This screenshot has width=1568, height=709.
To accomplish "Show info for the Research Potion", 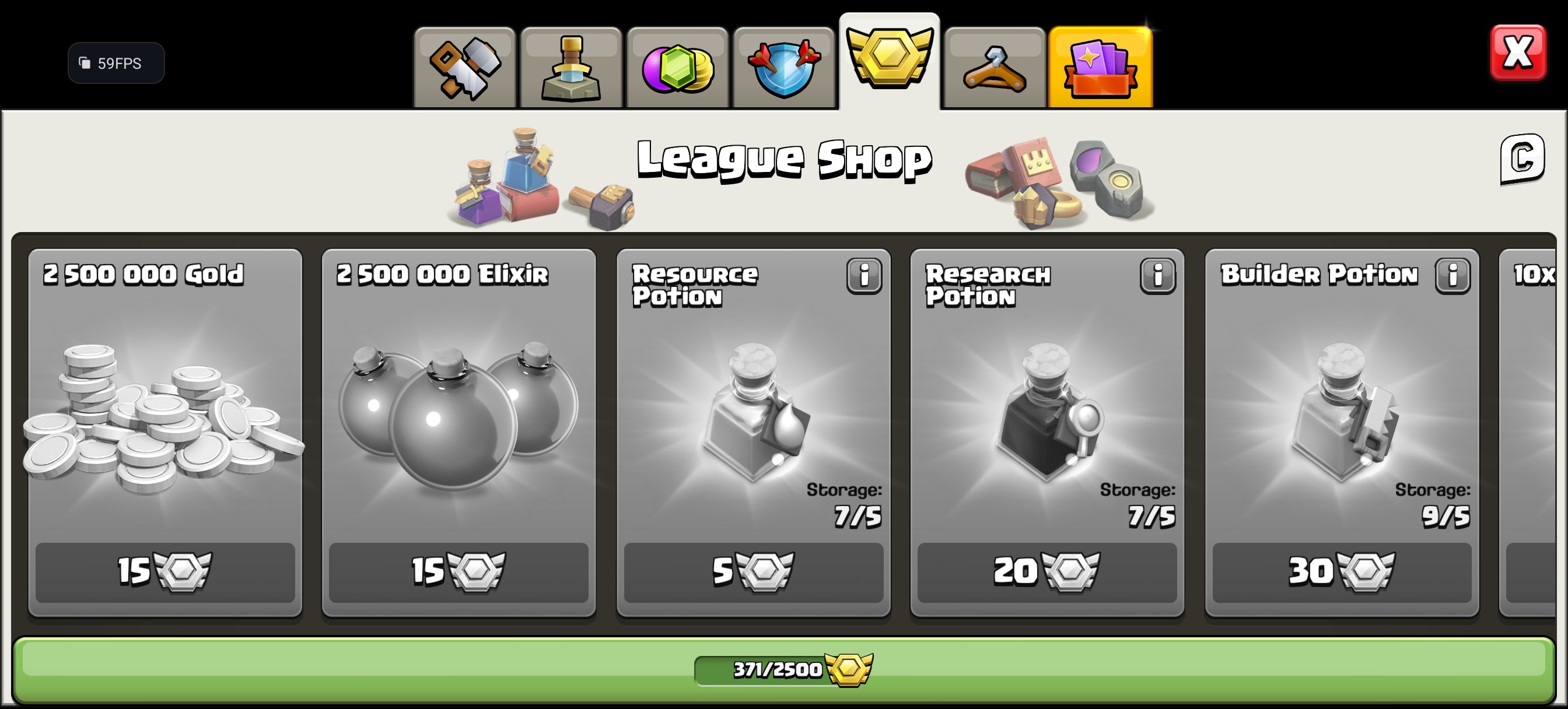I will tap(1158, 275).
